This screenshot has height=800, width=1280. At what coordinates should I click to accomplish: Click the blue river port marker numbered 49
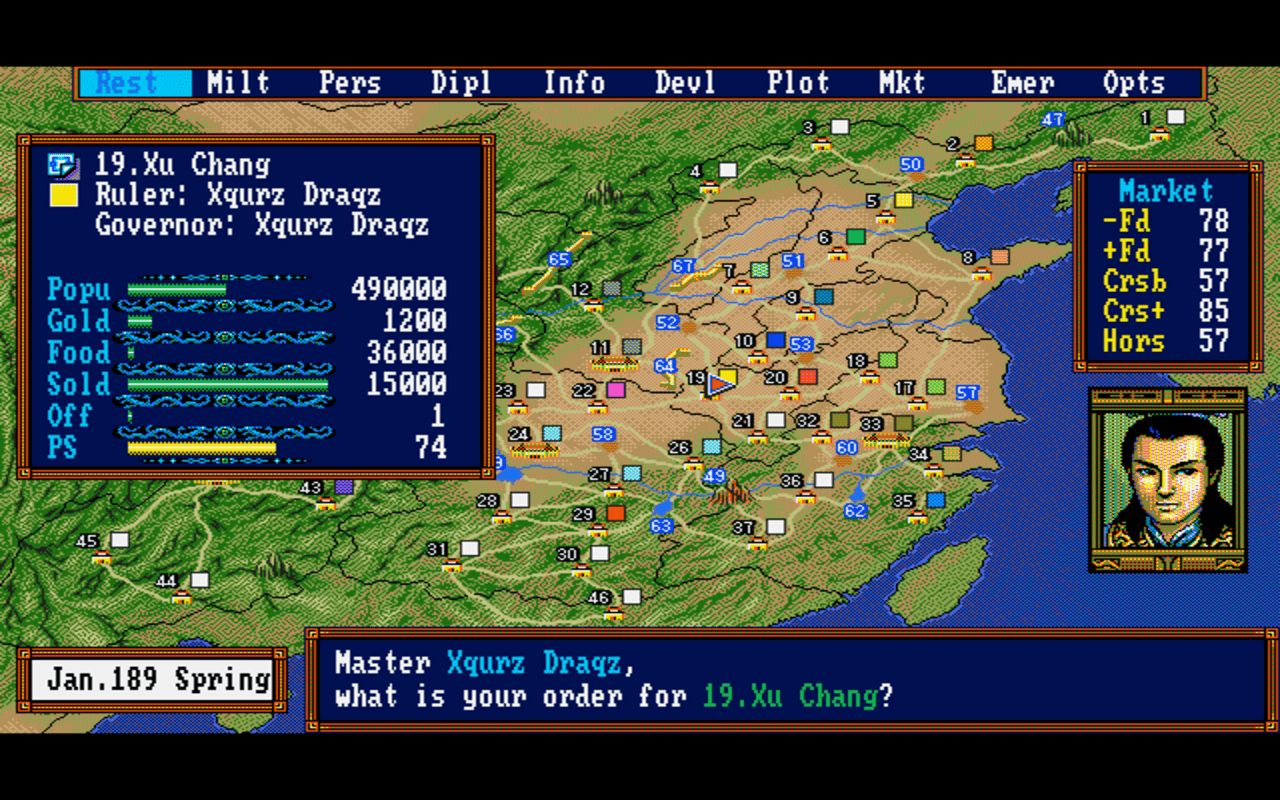[716, 477]
